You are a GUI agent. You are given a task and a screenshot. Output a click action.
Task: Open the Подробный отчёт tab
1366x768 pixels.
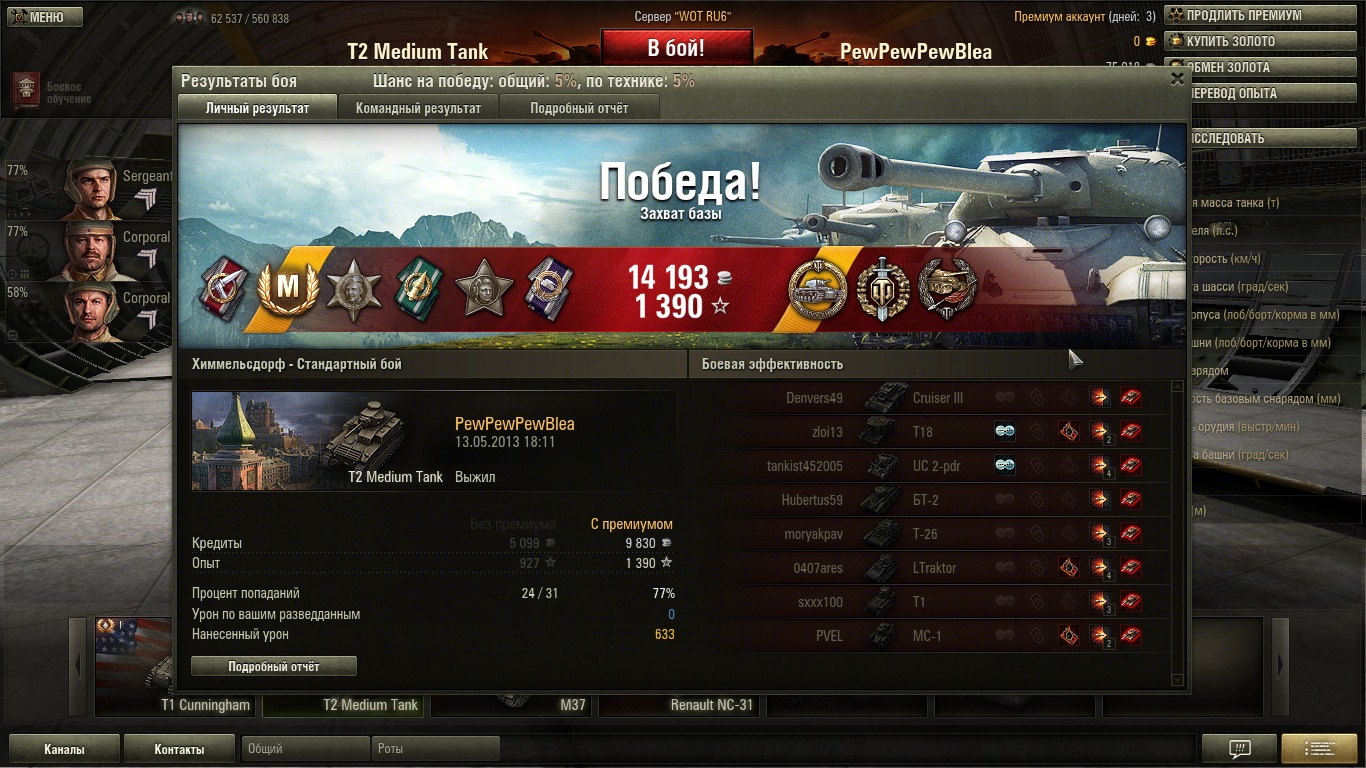579,108
